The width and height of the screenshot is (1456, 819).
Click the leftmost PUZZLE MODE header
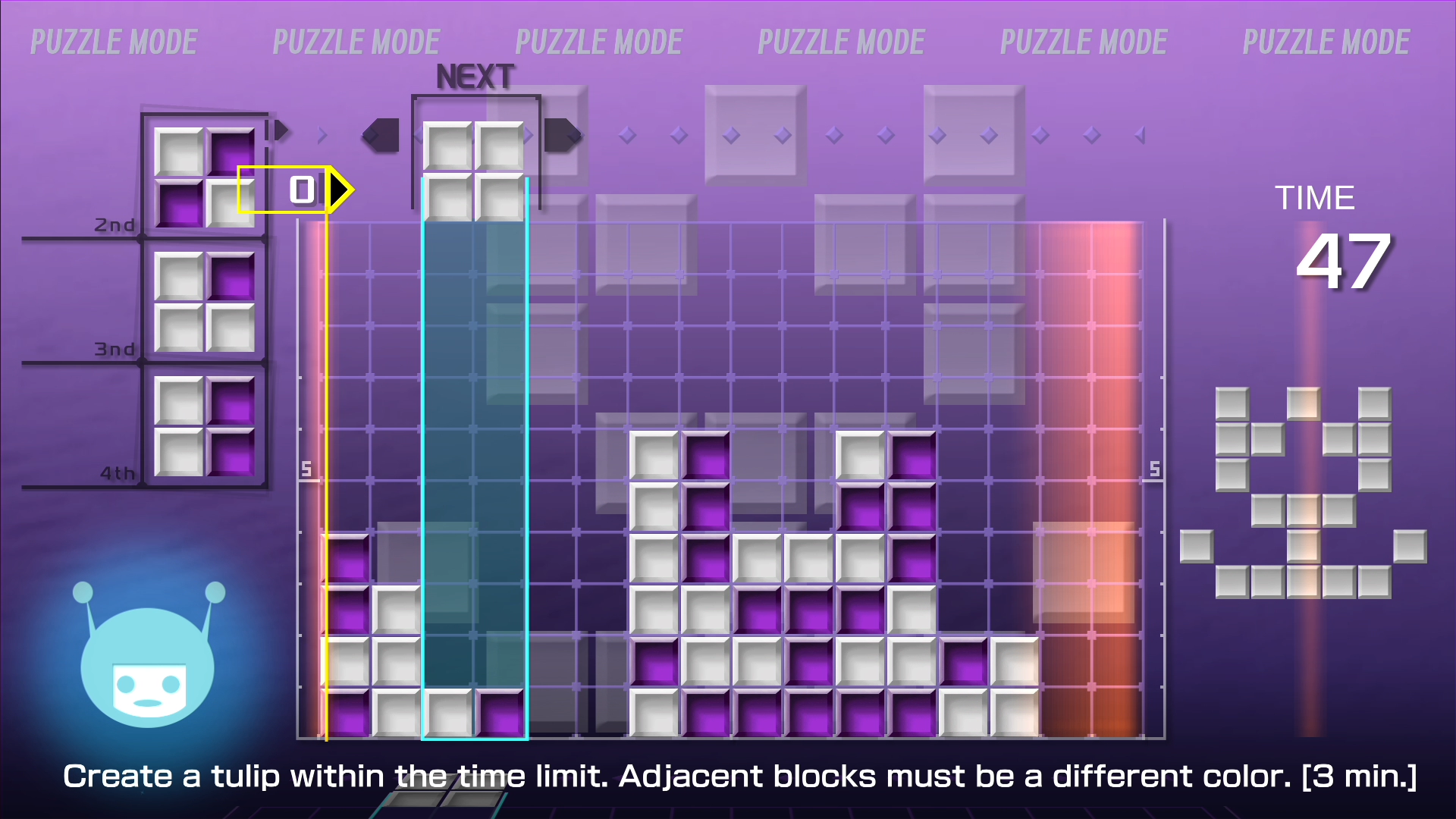pyautogui.click(x=114, y=42)
